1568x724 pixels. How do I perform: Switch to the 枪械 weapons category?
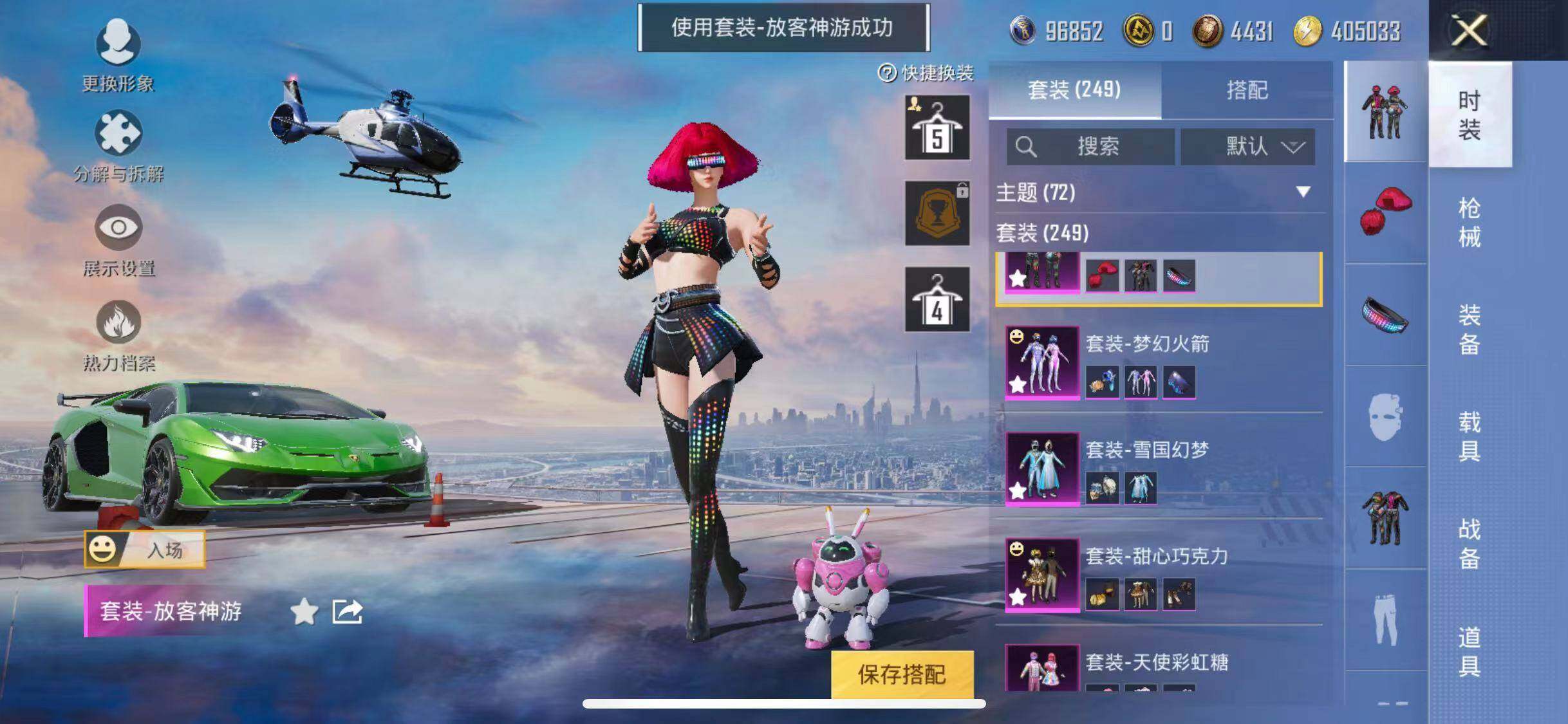click(x=1469, y=222)
